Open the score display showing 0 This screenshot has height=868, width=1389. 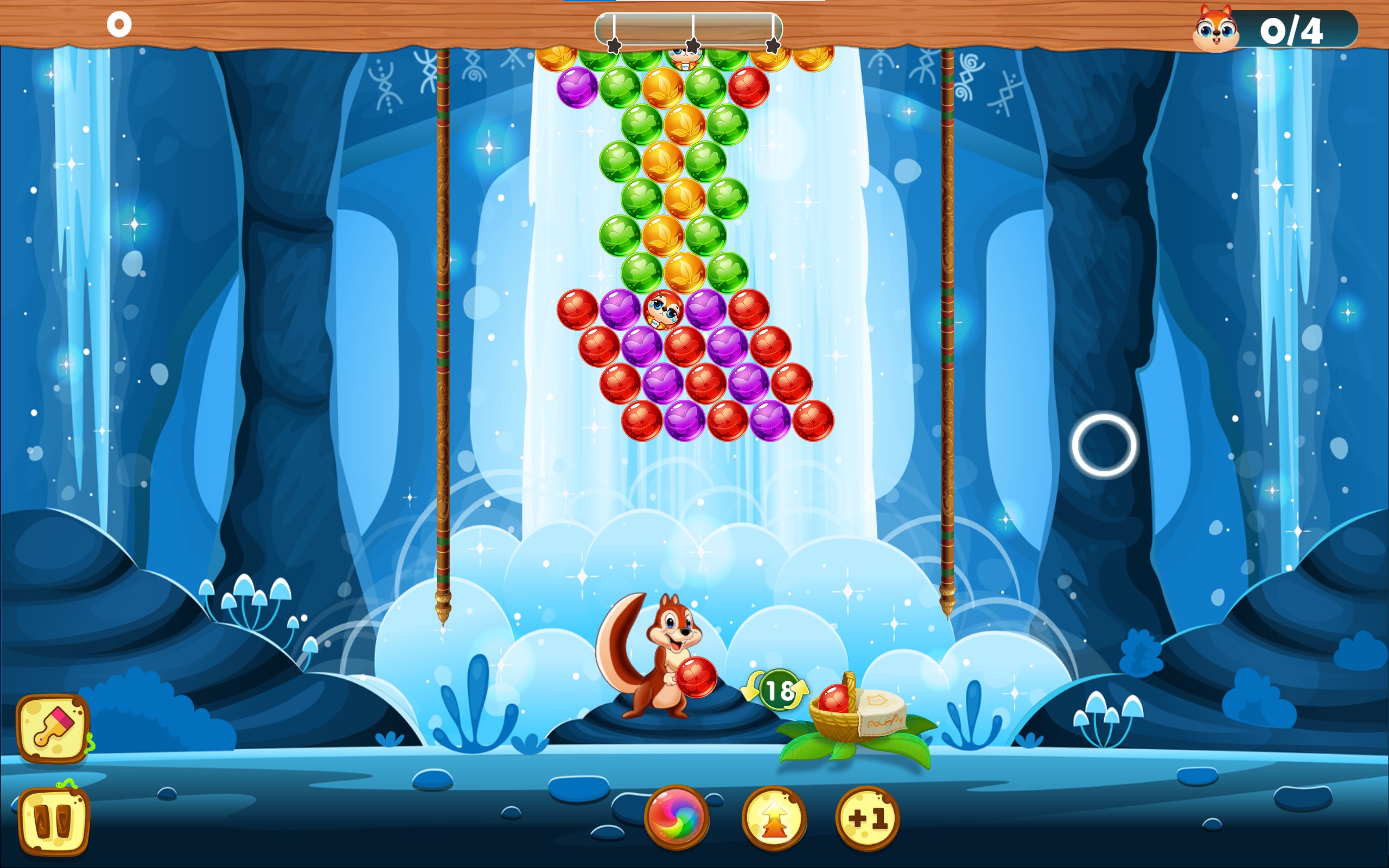point(119,24)
